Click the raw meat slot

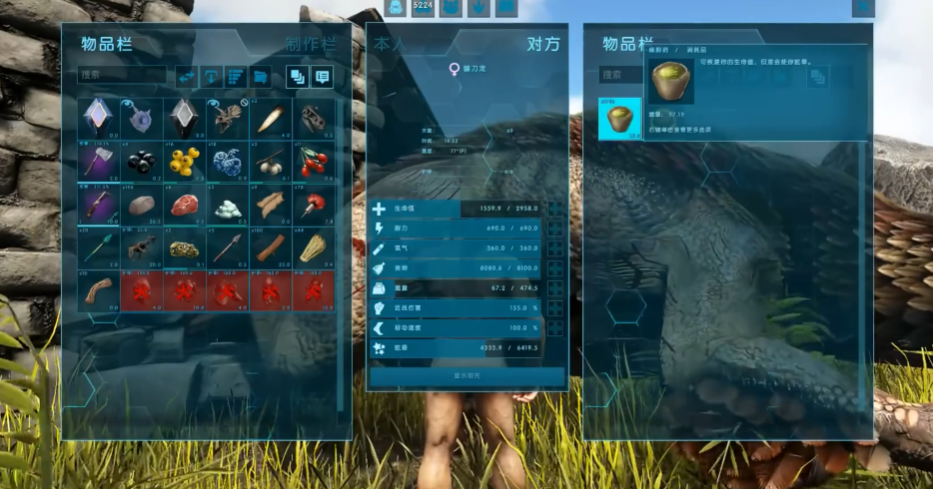tap(185, 204)
